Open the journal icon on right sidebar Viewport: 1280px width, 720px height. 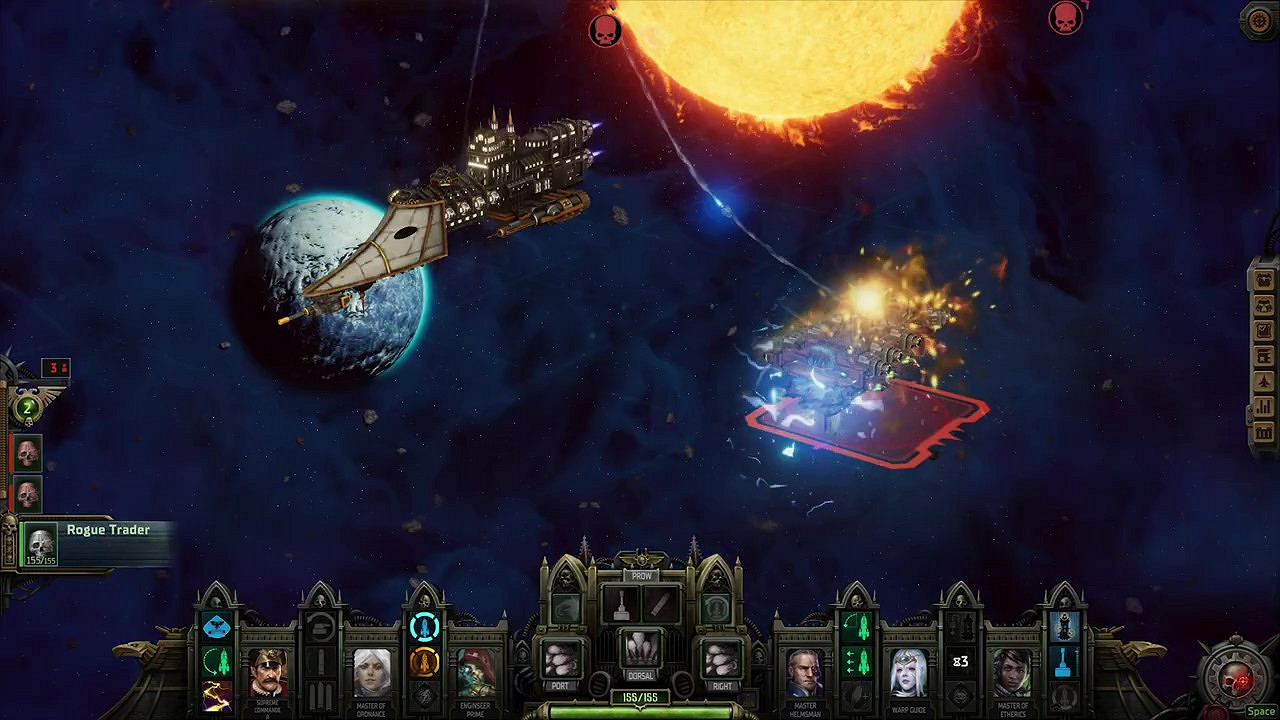[1262, 330]
